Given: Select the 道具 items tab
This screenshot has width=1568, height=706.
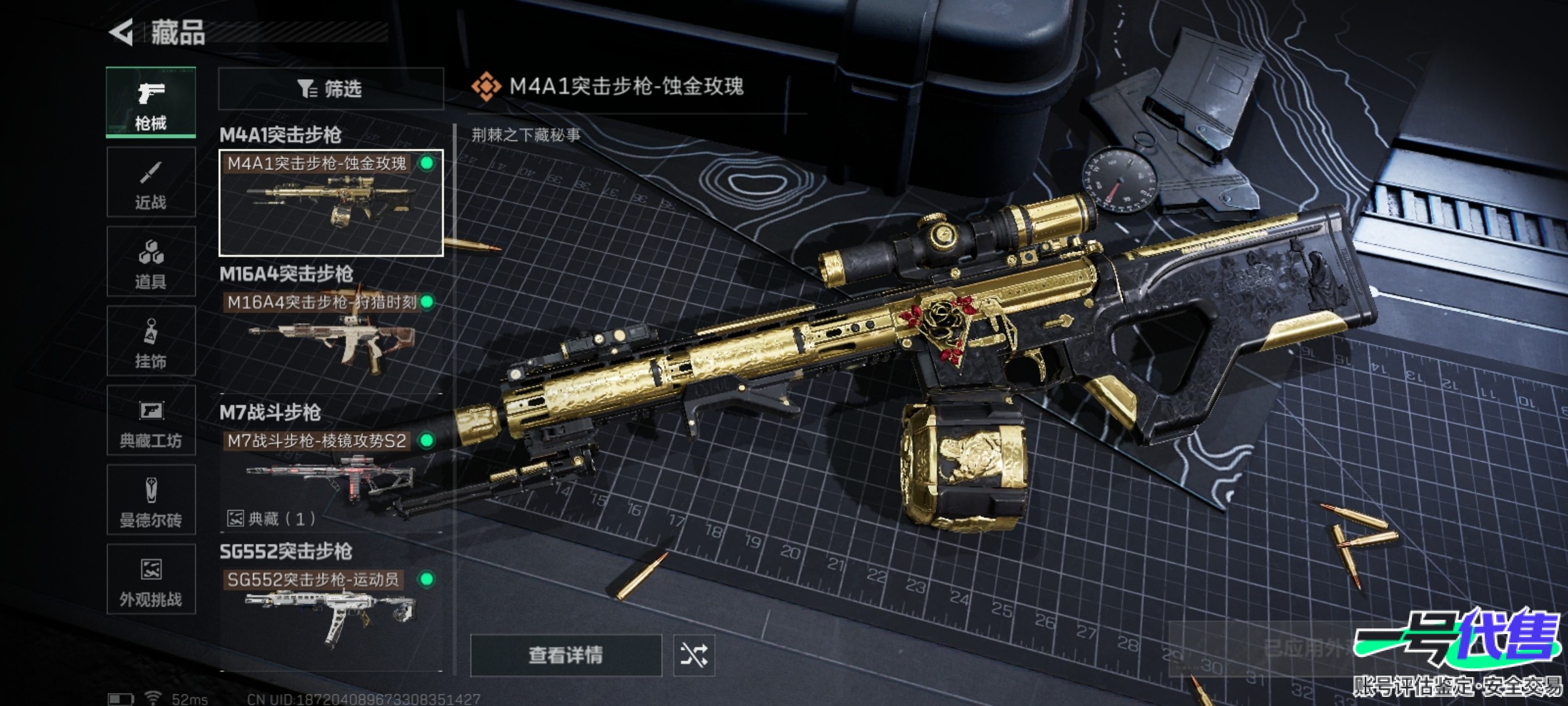Looking at the screenshot, I should 151,262.
